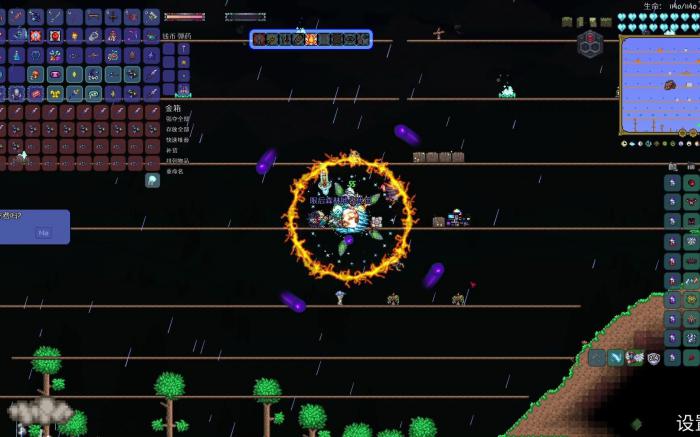Click the Ma button in left panel
Viewport: 700px width, 437px height.
coord(43,233)
